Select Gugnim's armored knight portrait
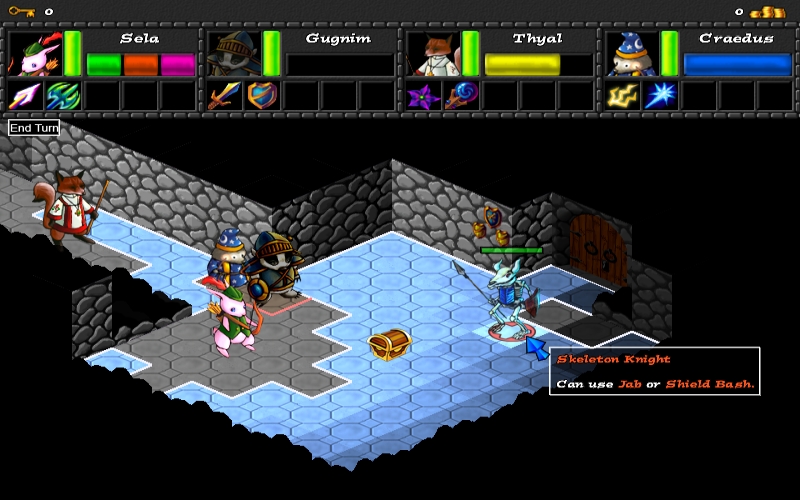The image size is (800, 500). tap(233, 53)
